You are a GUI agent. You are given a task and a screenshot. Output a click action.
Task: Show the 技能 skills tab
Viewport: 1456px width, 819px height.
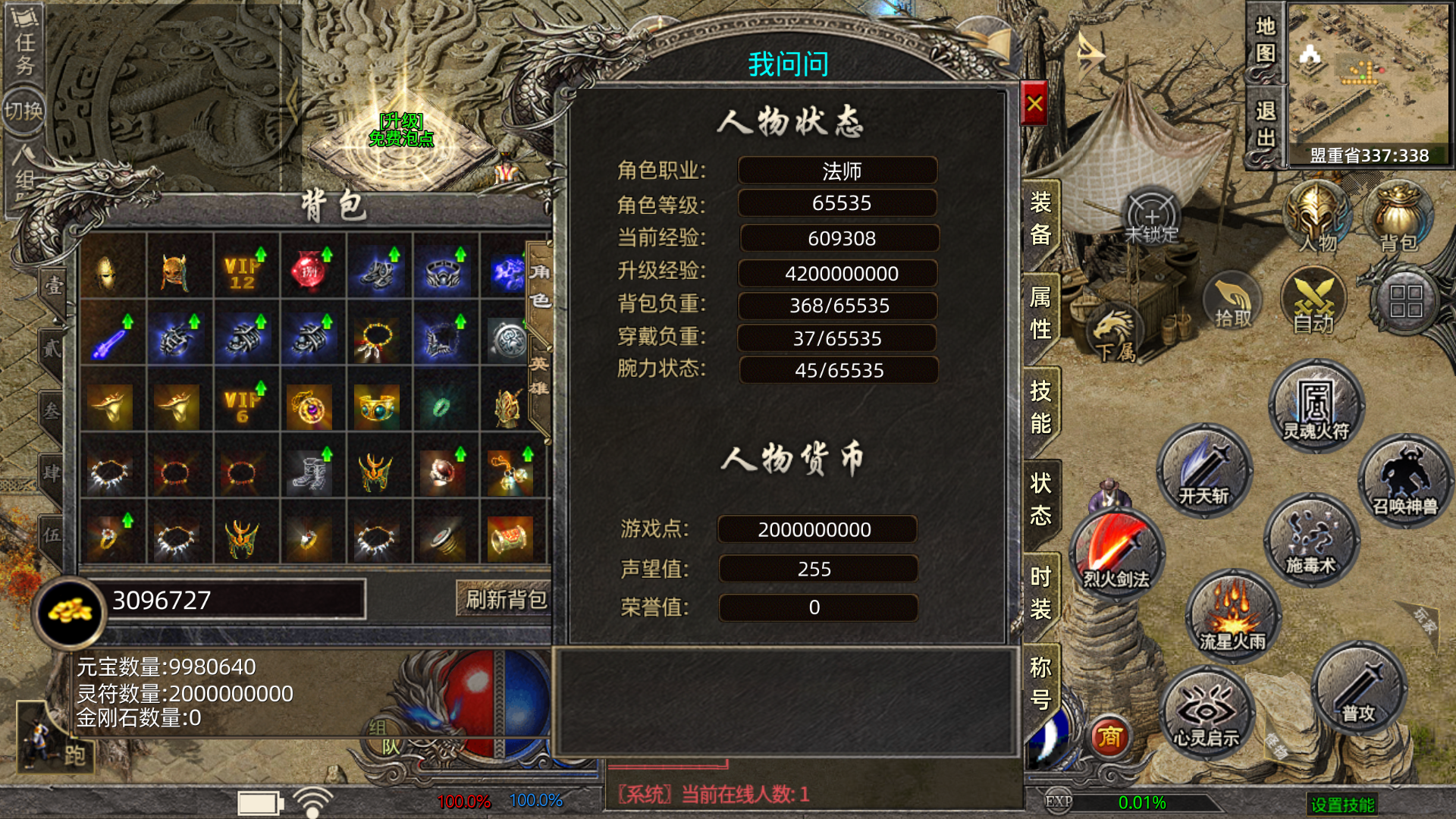(x=1040, y=406)
